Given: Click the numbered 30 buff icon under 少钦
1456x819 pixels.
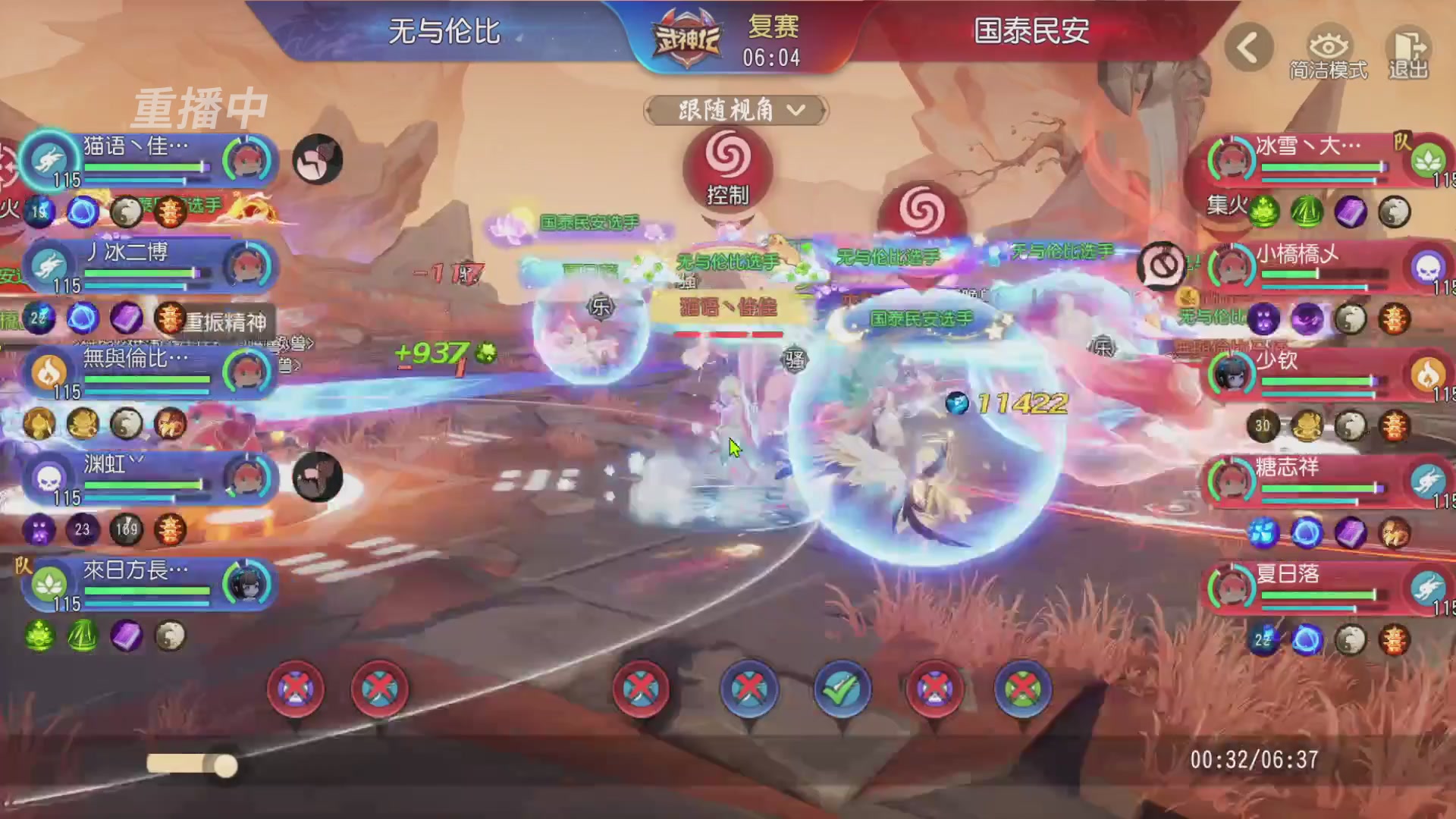Looking at the screenshot, I should 1263,426.
